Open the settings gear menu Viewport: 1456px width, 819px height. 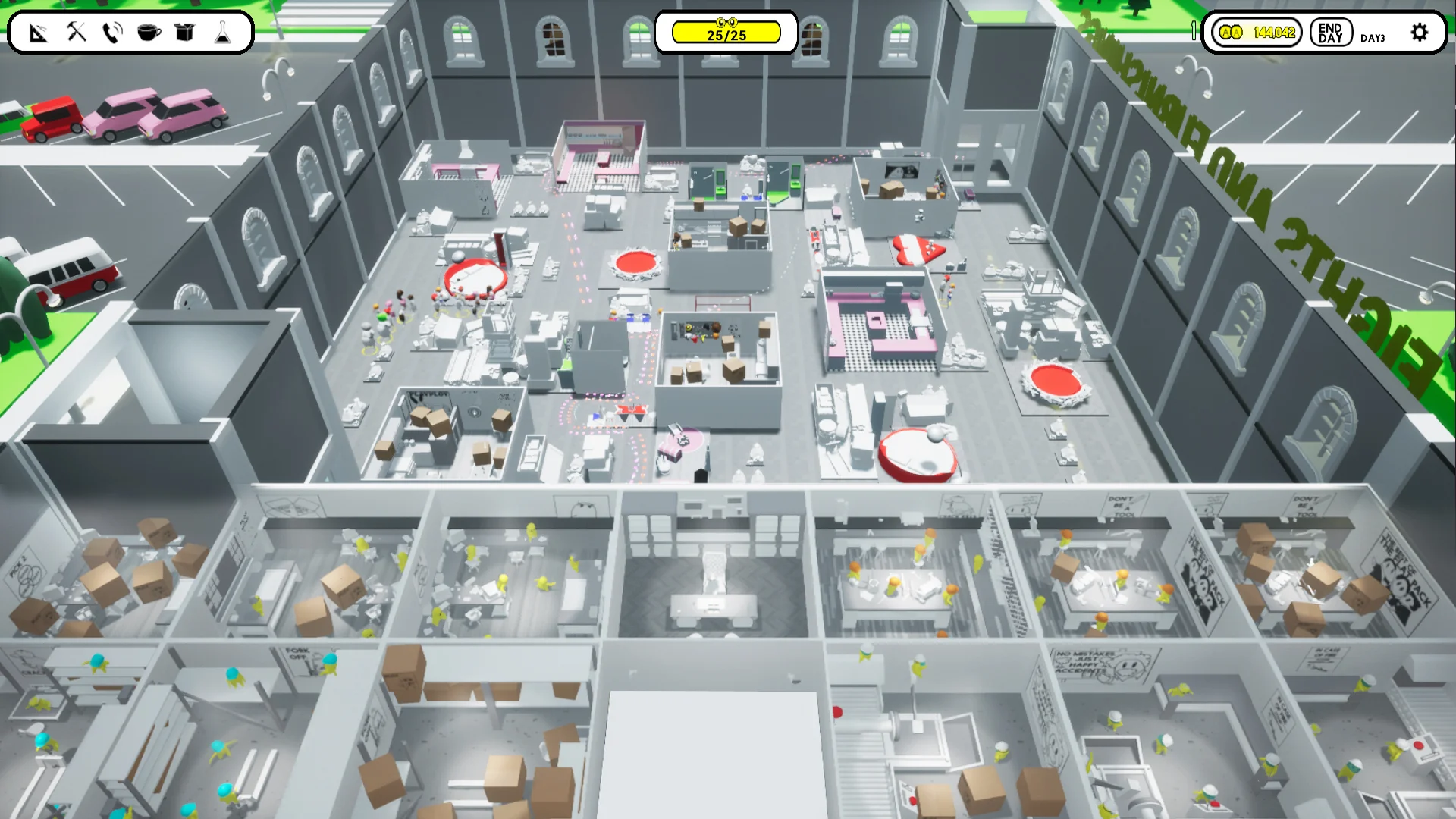pos(1420,33)
